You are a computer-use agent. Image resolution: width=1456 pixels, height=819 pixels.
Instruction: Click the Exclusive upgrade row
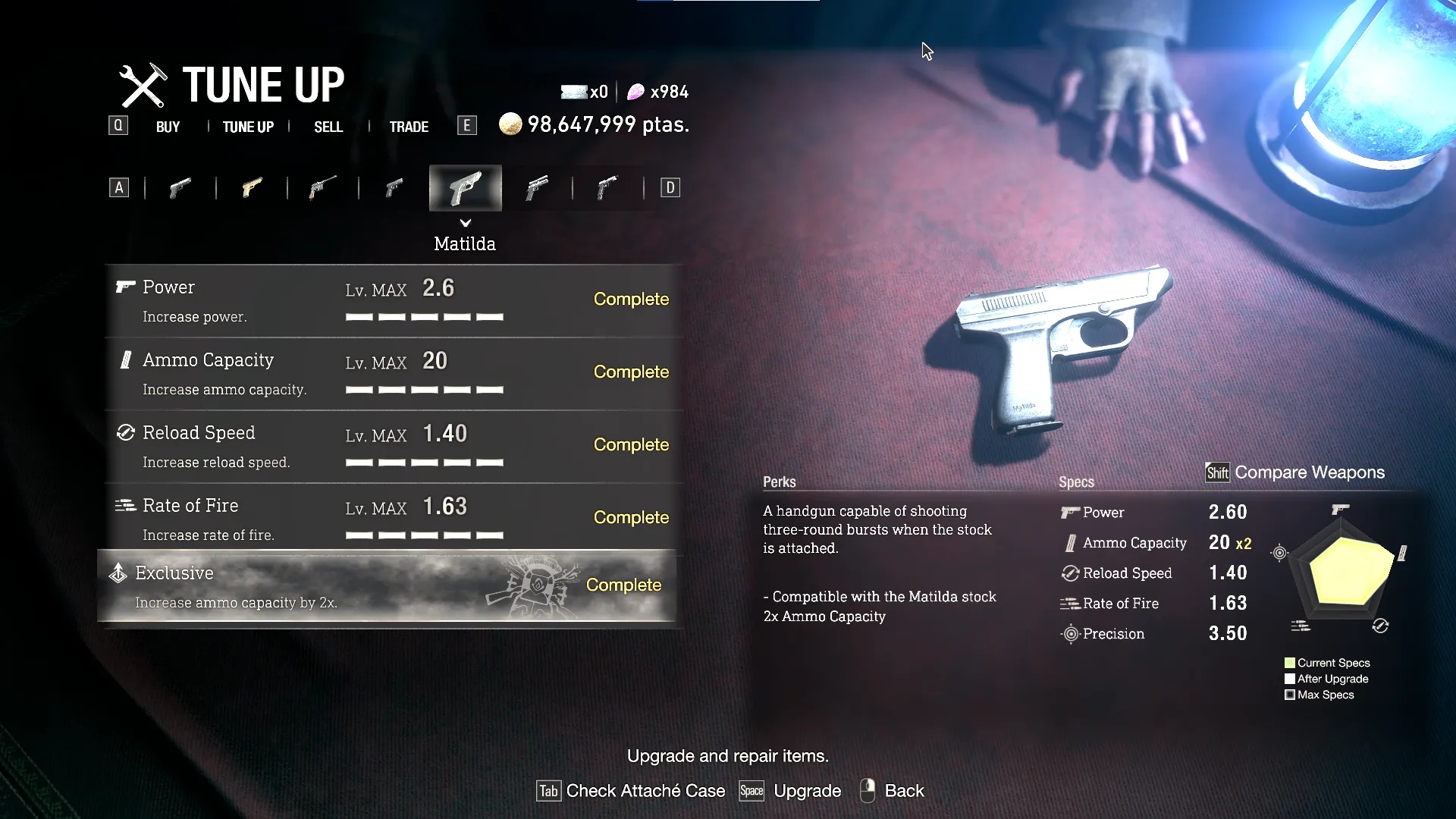pos(387,586)
